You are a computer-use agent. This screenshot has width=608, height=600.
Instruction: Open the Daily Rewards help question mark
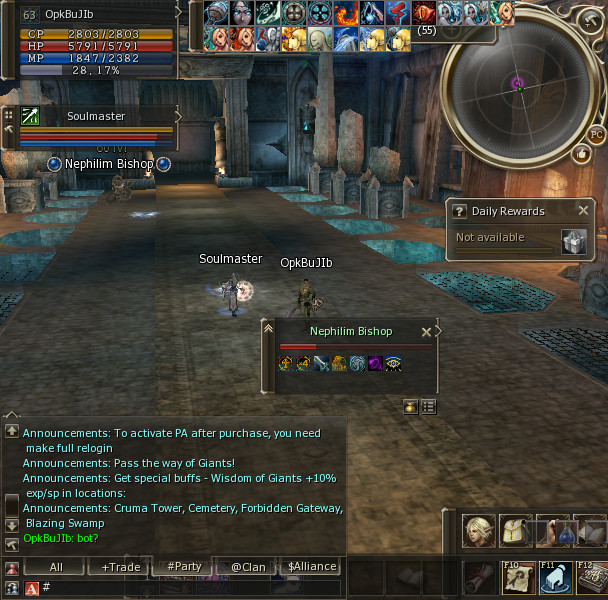pyautogui.click(x=460, y=211)
